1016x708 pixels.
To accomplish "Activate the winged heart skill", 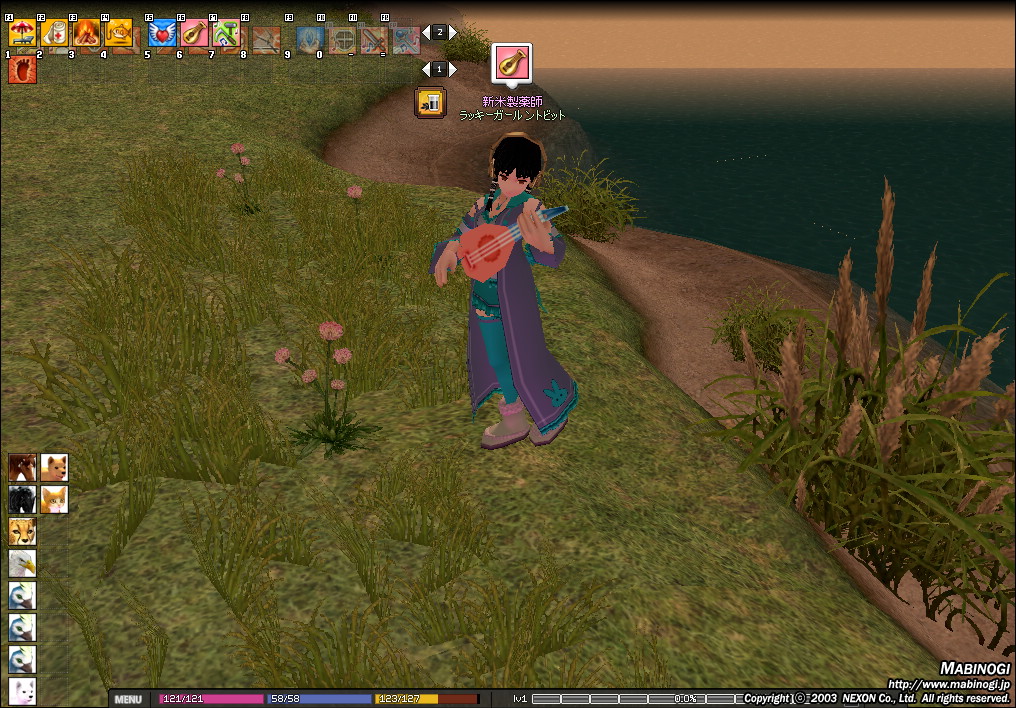I will coord(162,34).
